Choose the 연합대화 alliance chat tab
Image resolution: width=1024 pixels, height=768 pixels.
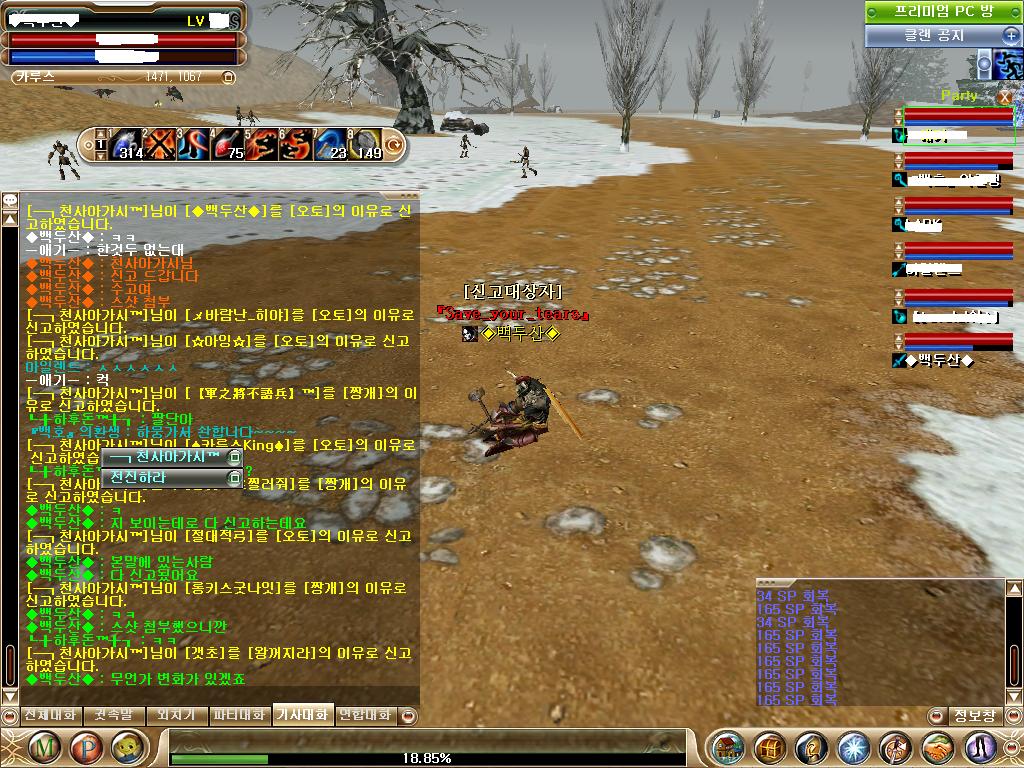coord(364,716)
